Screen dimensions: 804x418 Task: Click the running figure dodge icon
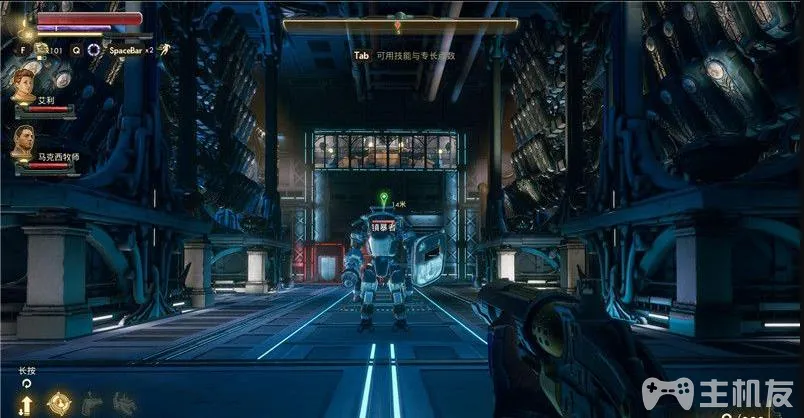(163, 48)
